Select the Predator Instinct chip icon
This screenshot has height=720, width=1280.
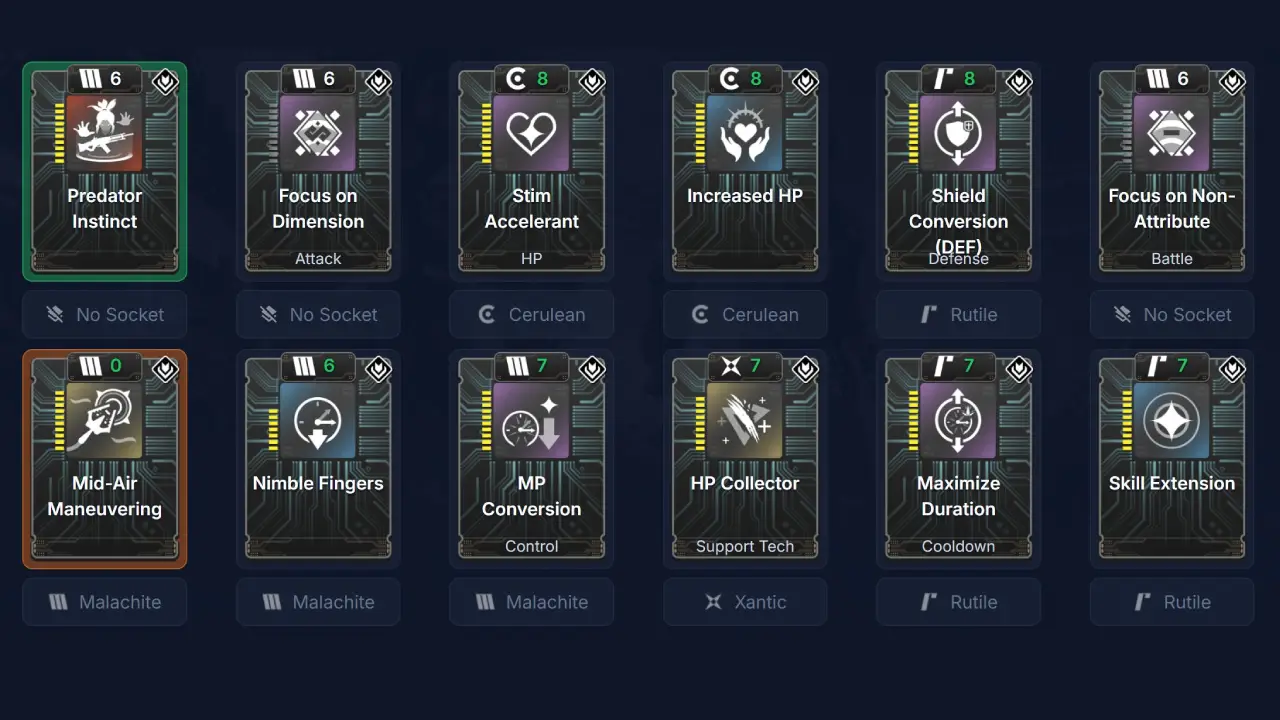[104, 133]
